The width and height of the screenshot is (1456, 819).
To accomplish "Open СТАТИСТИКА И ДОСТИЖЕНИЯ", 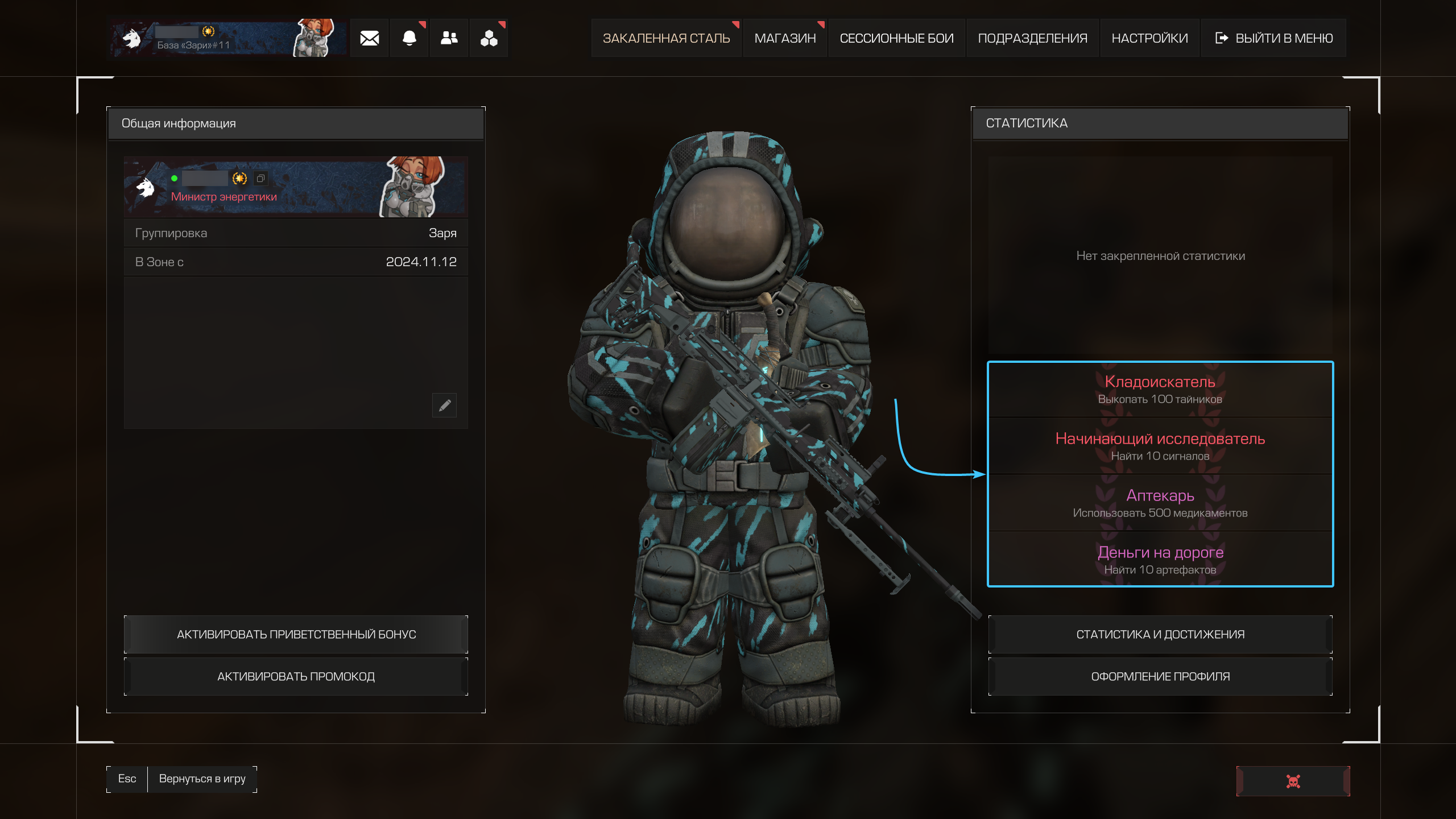I will click(x=1160, y=634).
